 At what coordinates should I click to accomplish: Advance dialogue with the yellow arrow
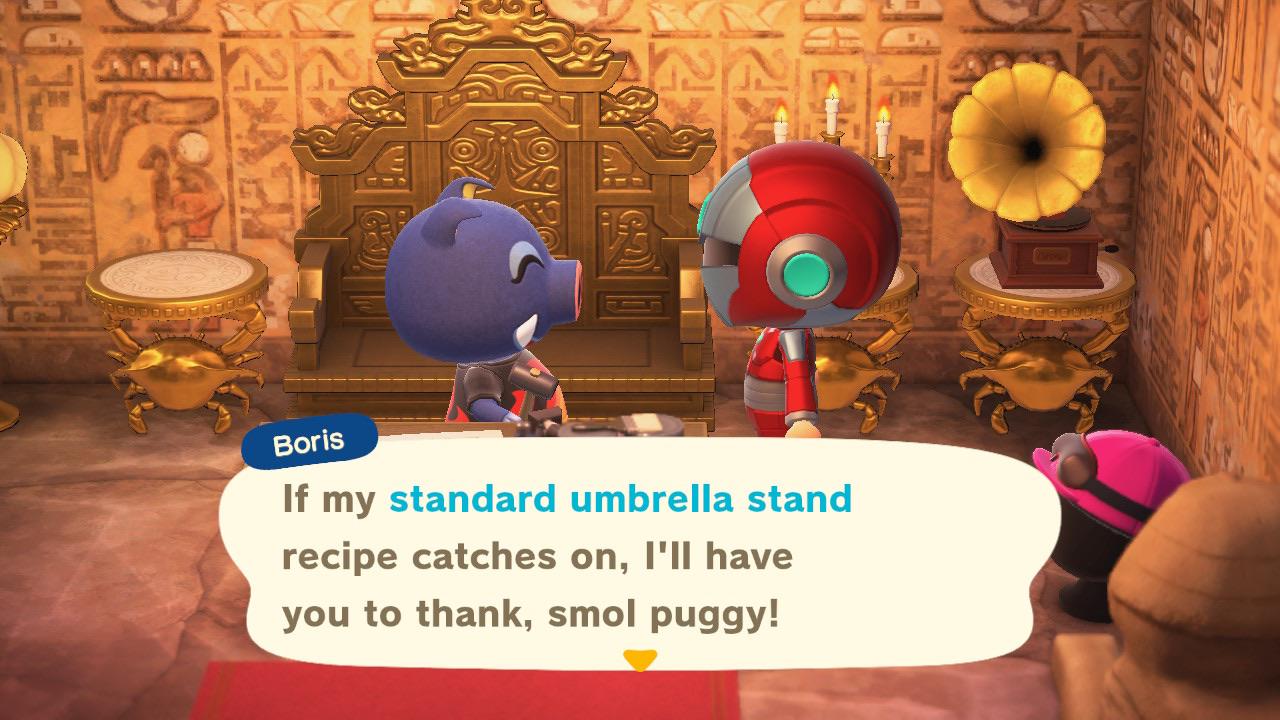(x=640, y=660)
